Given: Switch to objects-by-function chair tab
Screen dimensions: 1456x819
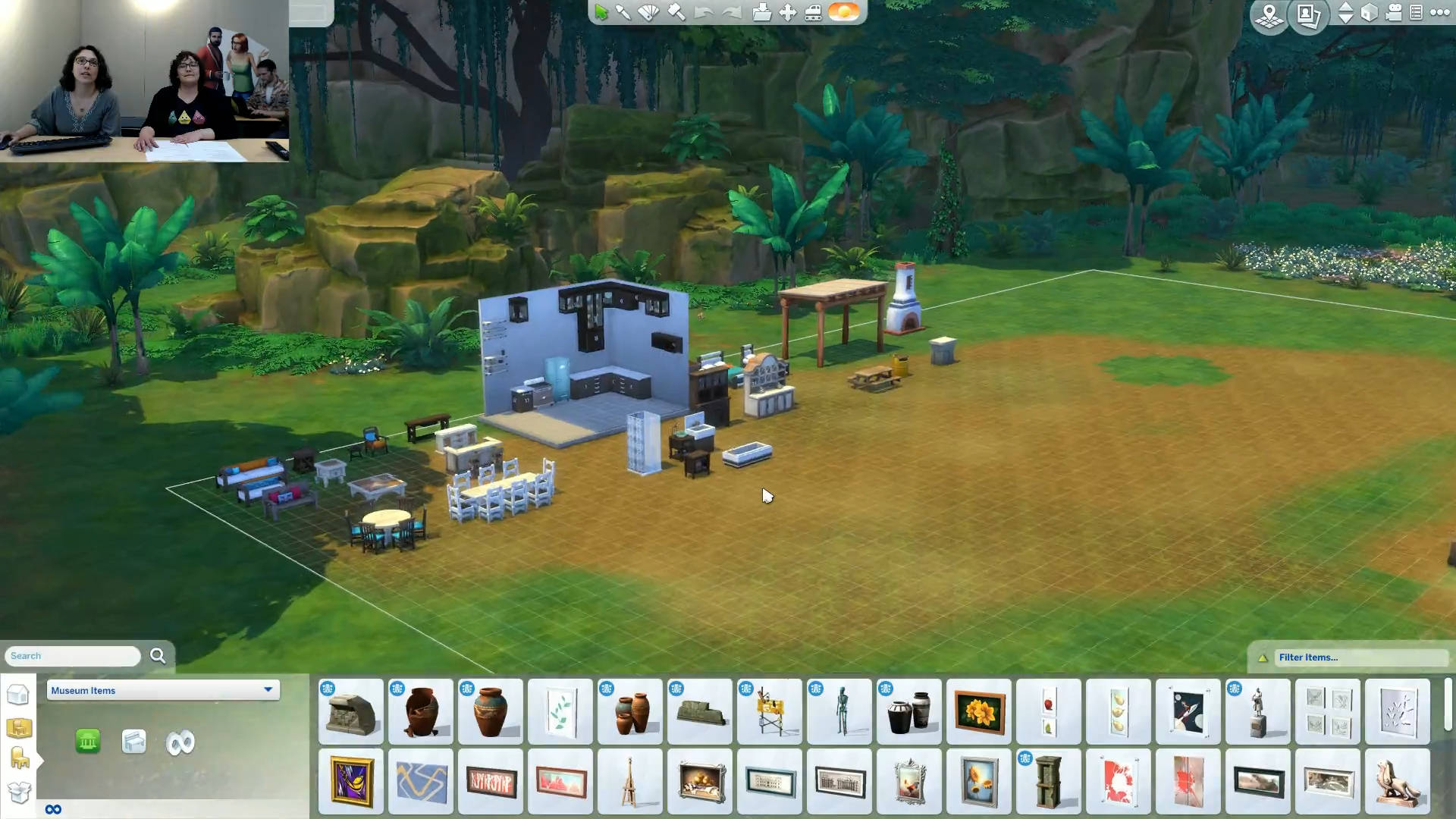Looking at the screenshot, I should coord(19,758).
